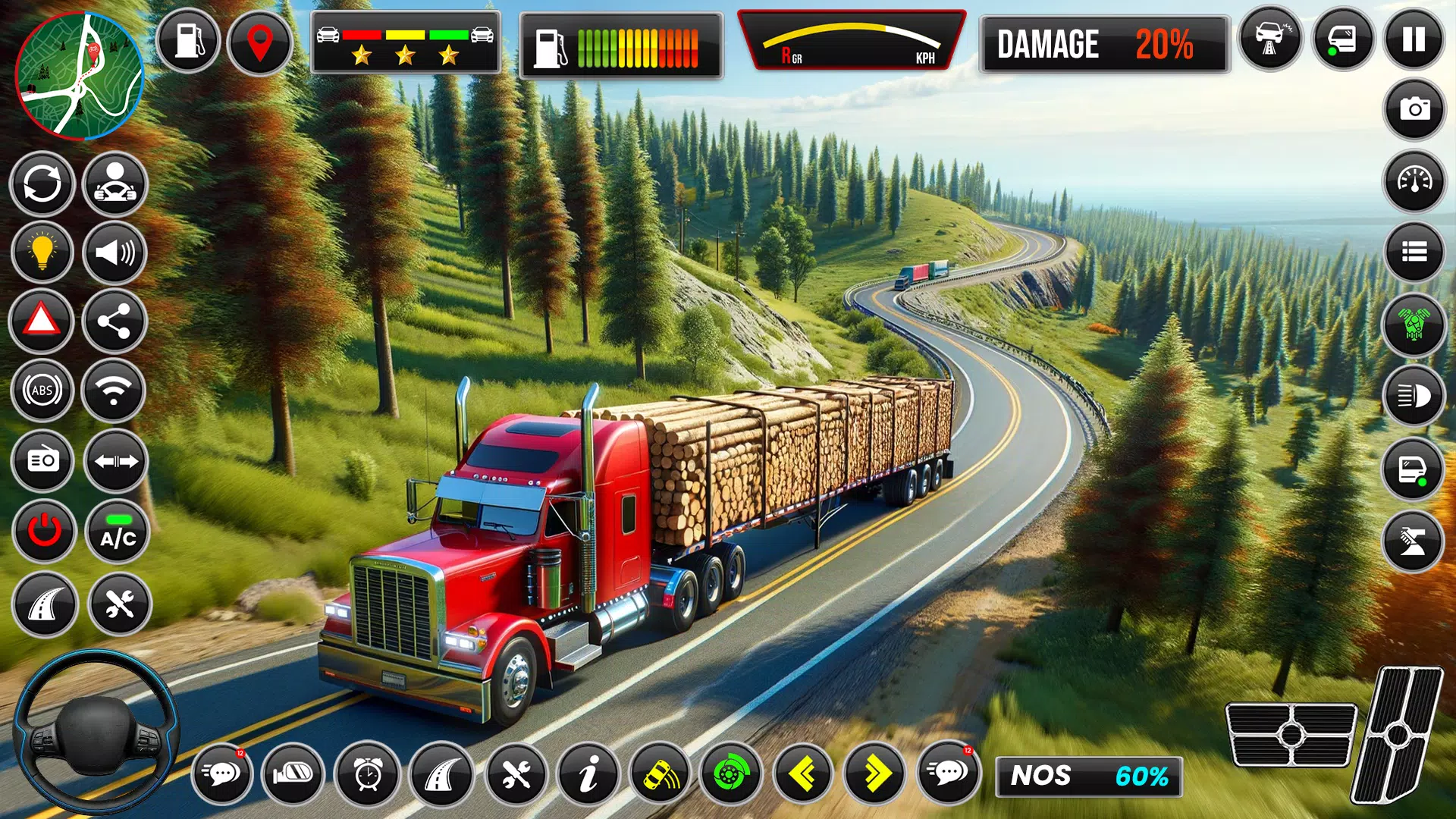Open the italic info button

tap(588, 774)
